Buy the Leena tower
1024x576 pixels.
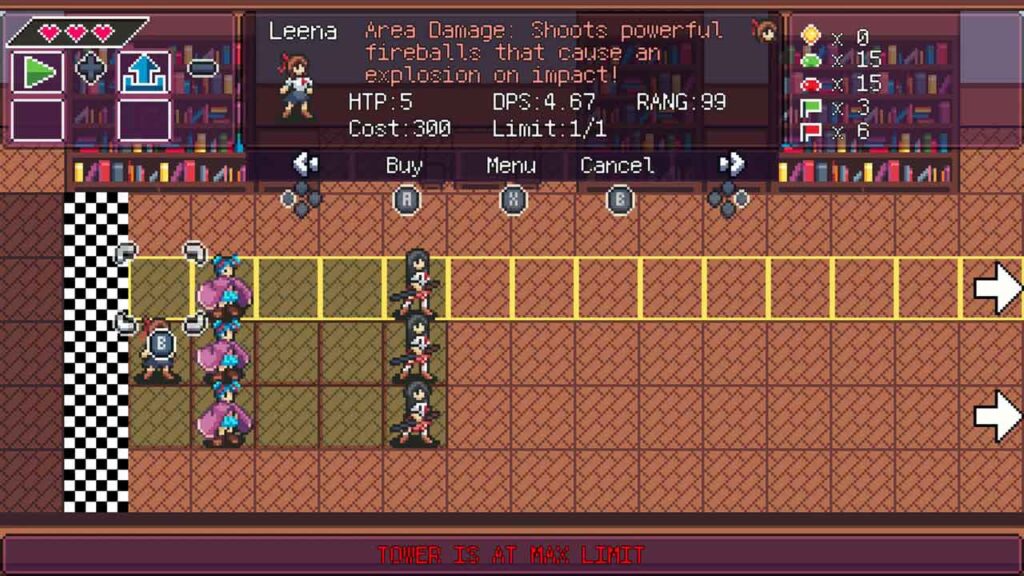point(404,166)
